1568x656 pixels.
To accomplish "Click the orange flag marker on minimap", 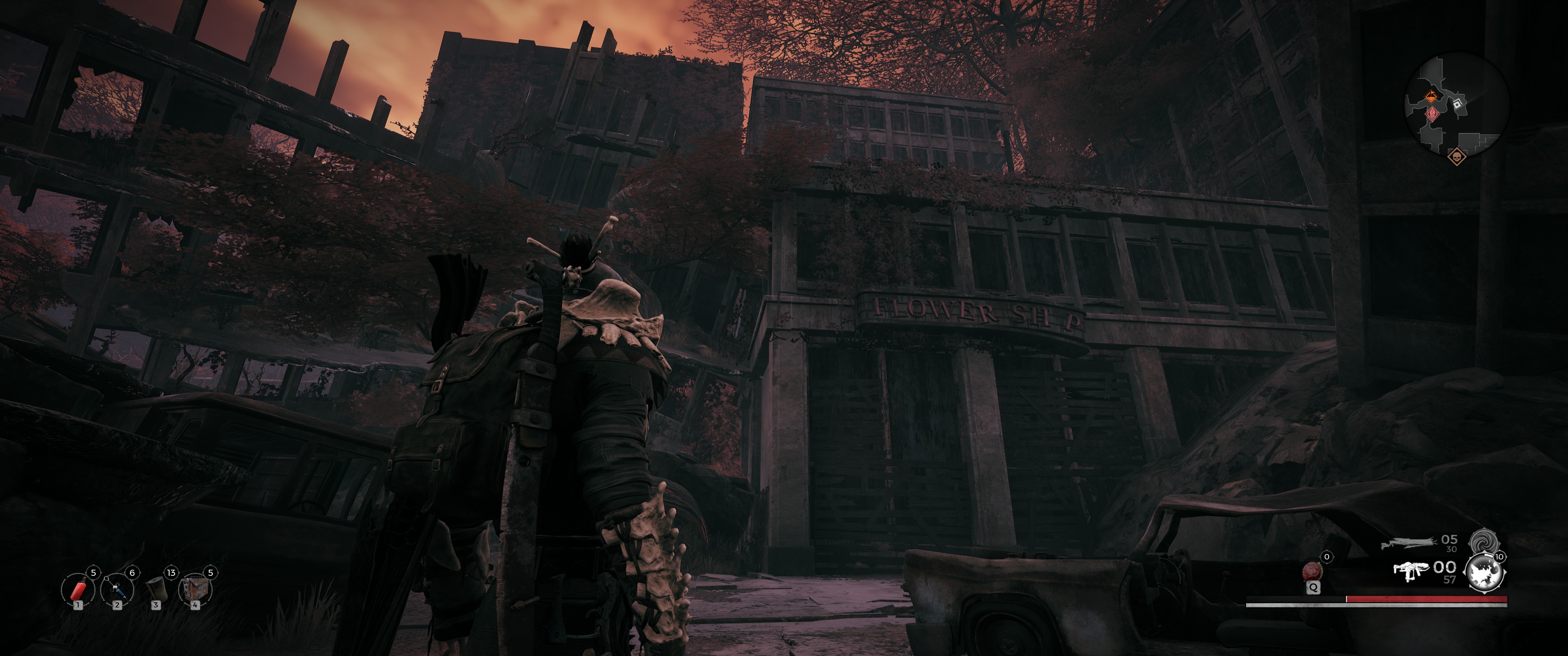I will point(1431,96).
